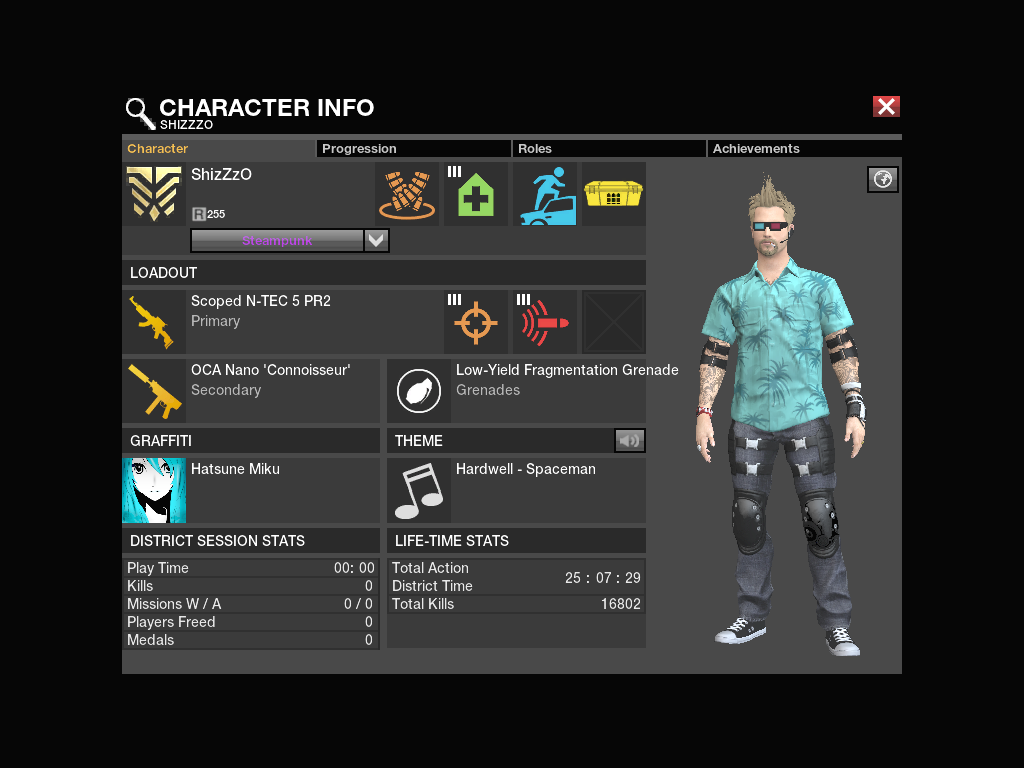Select the blue car-vaulting runner mod icon

pos(545,194)
